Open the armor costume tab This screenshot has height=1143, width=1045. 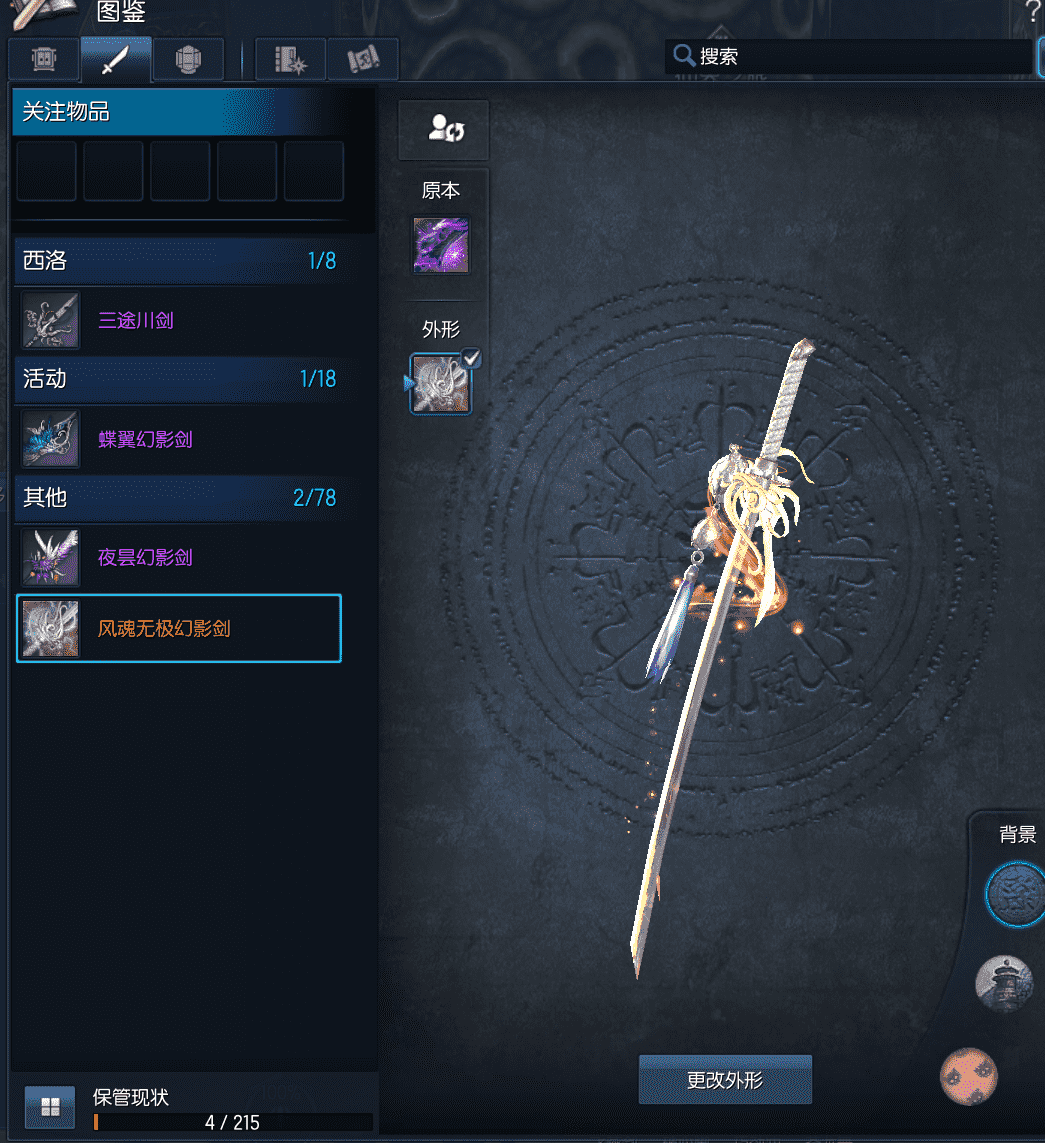click(186, 60)
